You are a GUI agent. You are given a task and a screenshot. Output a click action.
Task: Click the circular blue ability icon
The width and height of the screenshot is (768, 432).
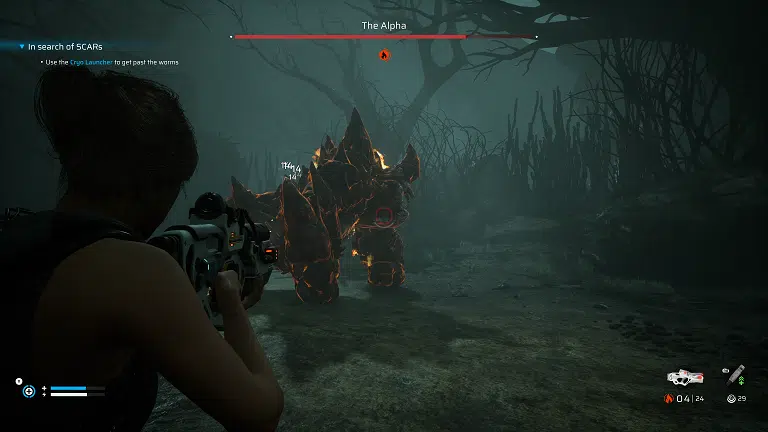(30, 391)
